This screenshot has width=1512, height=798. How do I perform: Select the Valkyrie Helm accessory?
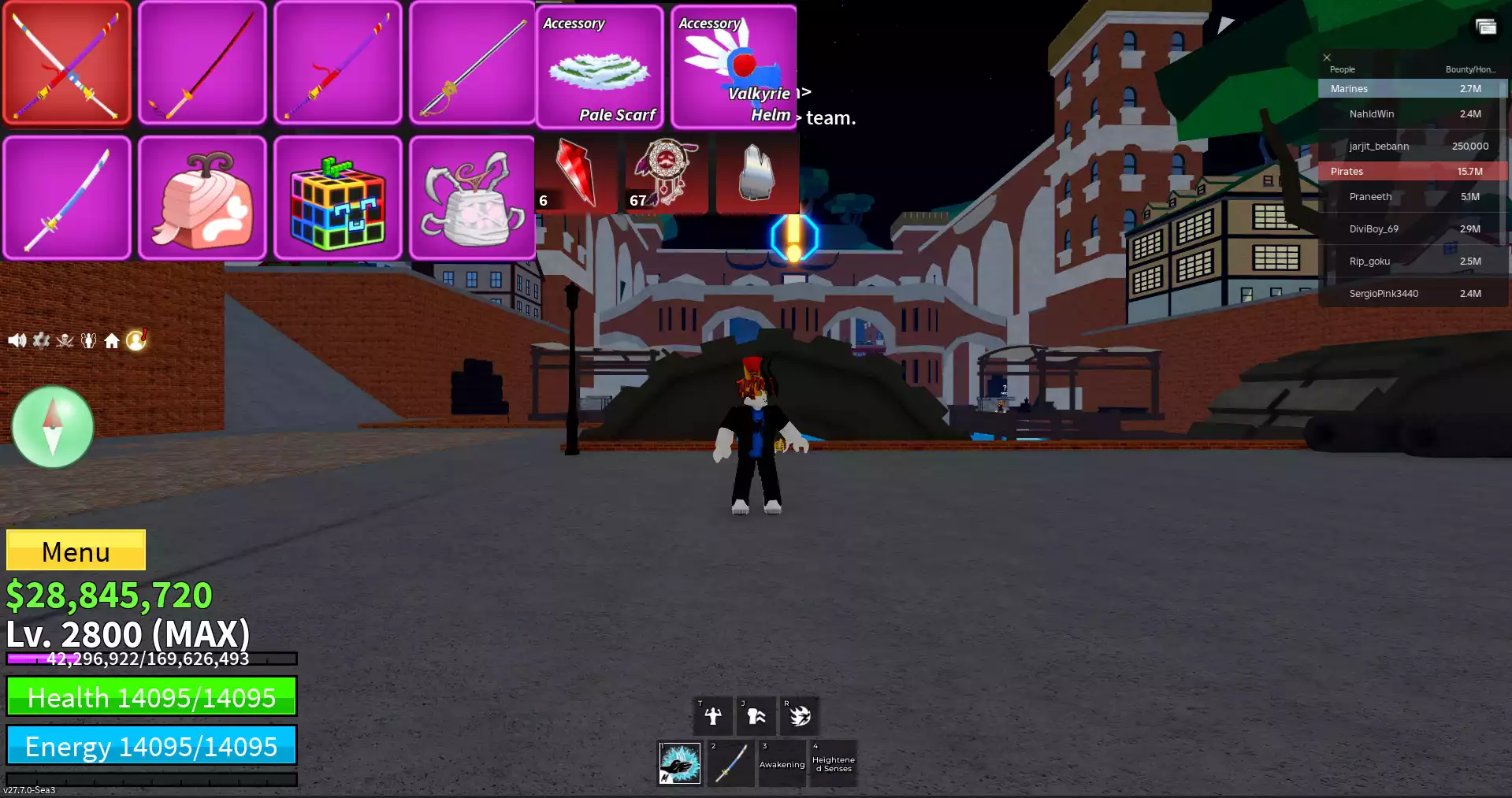click(734, 68)
